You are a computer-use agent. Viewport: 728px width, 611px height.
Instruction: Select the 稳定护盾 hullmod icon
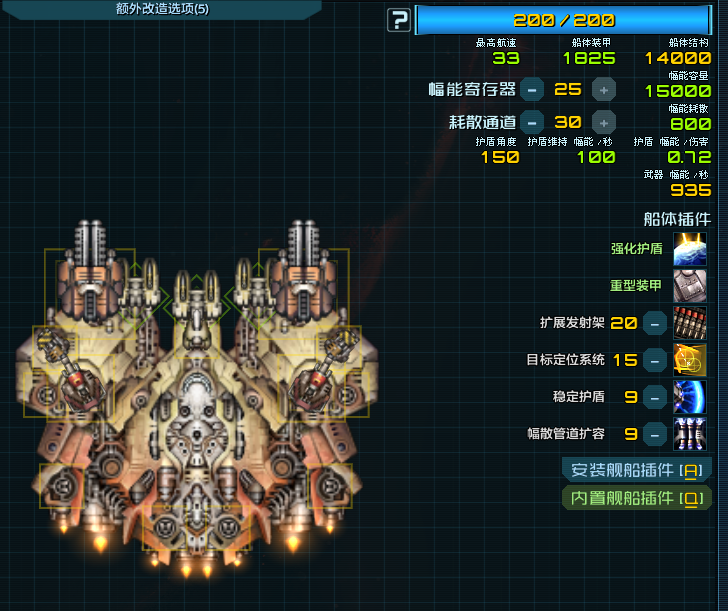[690, 397]
